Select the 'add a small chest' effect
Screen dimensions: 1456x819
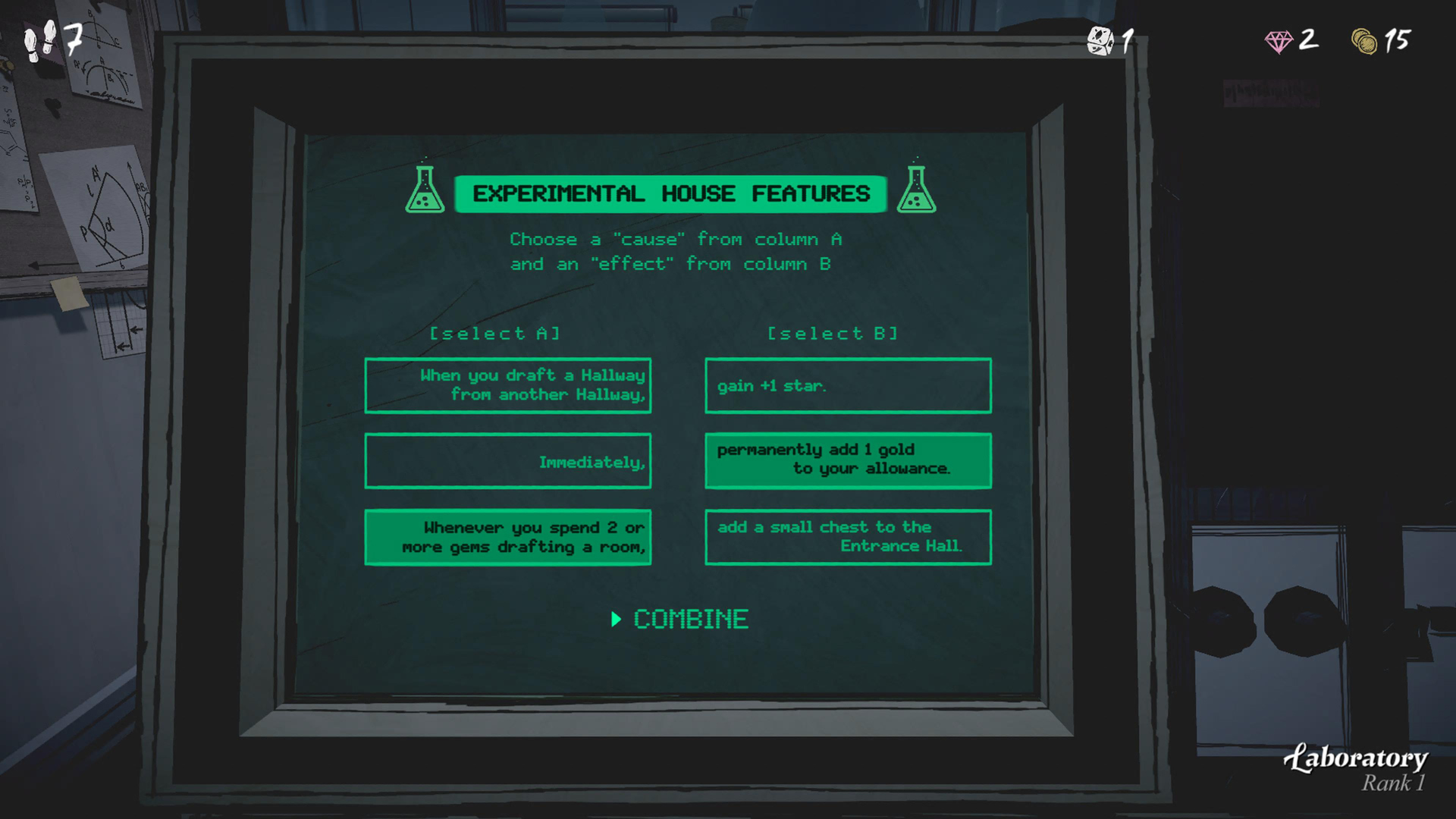(x=848, y=536)
